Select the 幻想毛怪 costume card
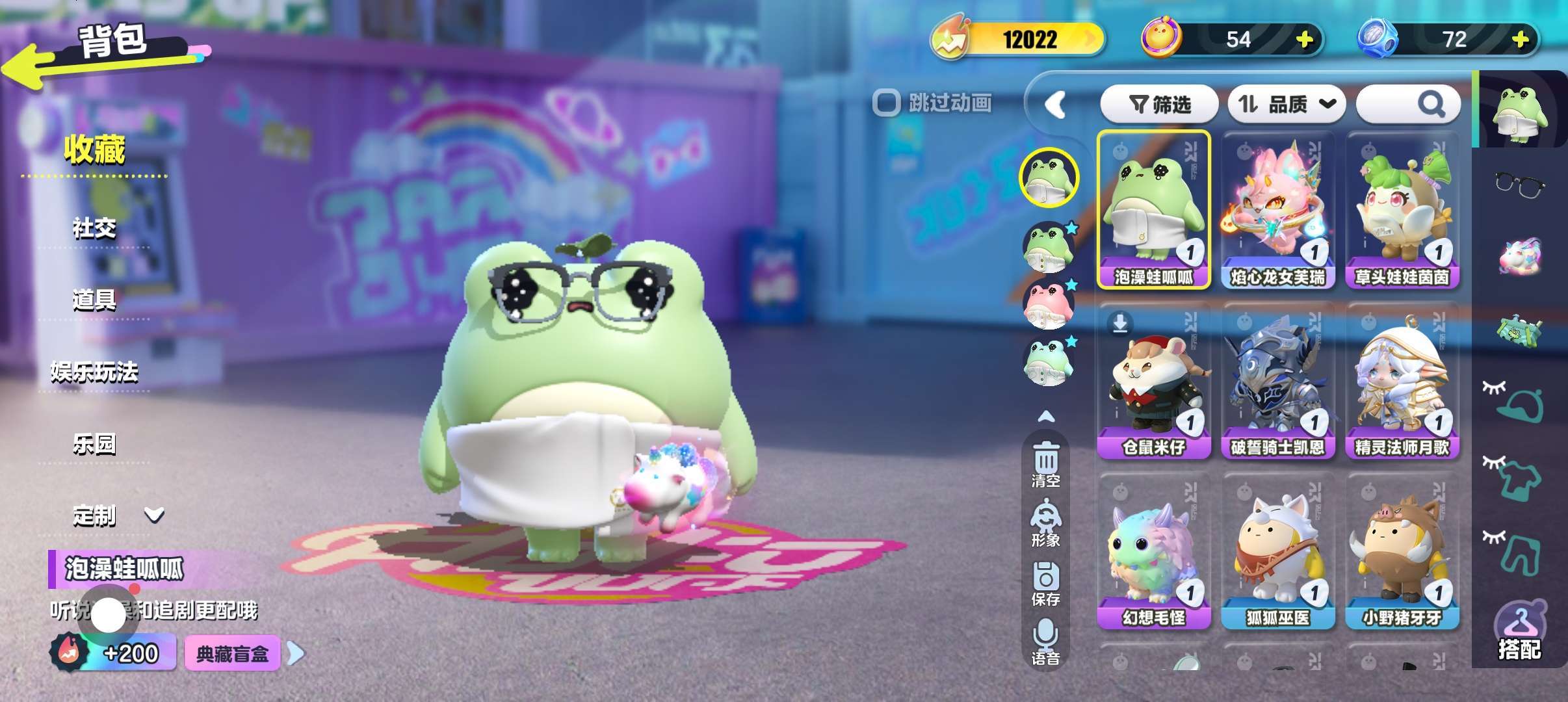Image resolution: width=1568 pixels, height=702 pixels. 1153,551
